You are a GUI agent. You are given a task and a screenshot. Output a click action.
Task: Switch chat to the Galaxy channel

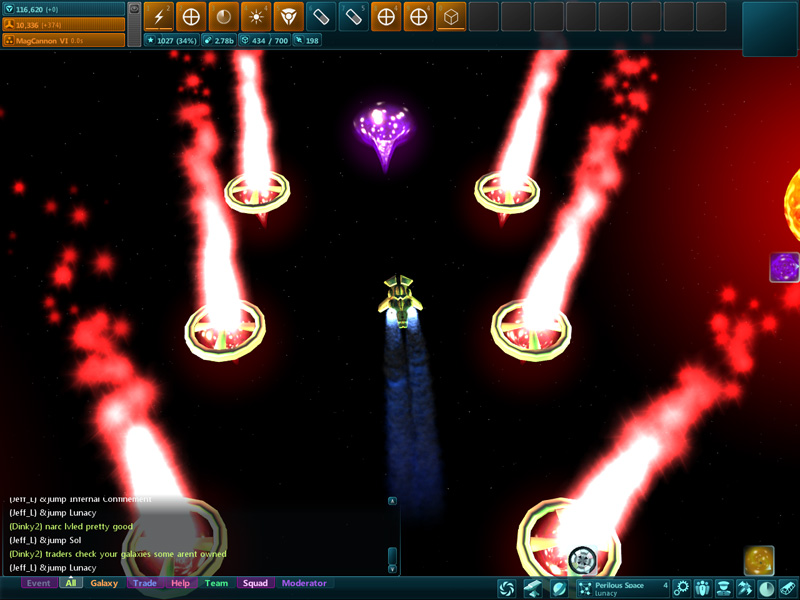point(104,583)
